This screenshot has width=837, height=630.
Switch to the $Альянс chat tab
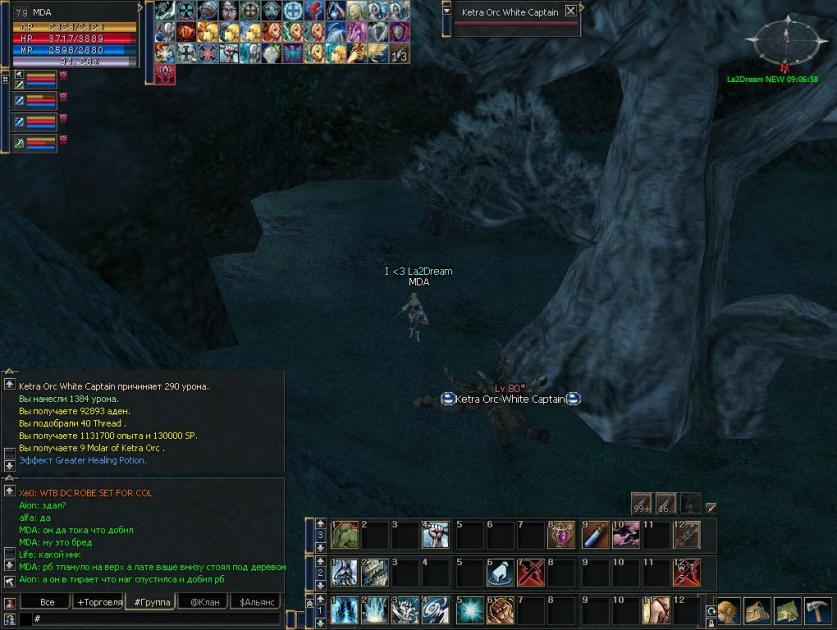[253, 602]
